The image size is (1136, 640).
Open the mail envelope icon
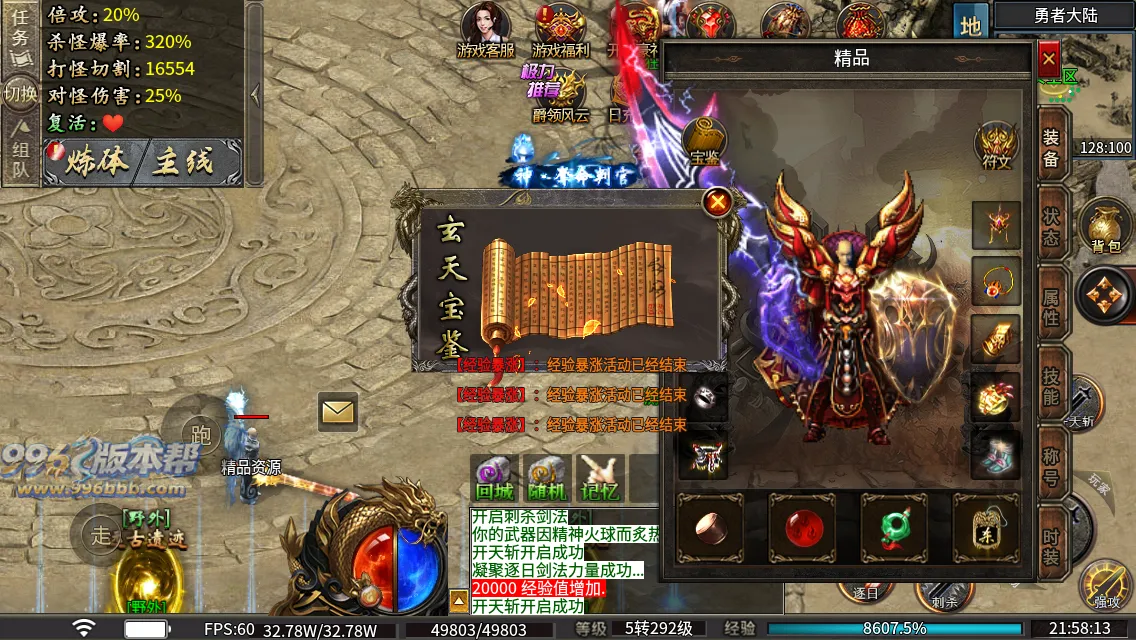pyautogui.click(x=338, y=411)
